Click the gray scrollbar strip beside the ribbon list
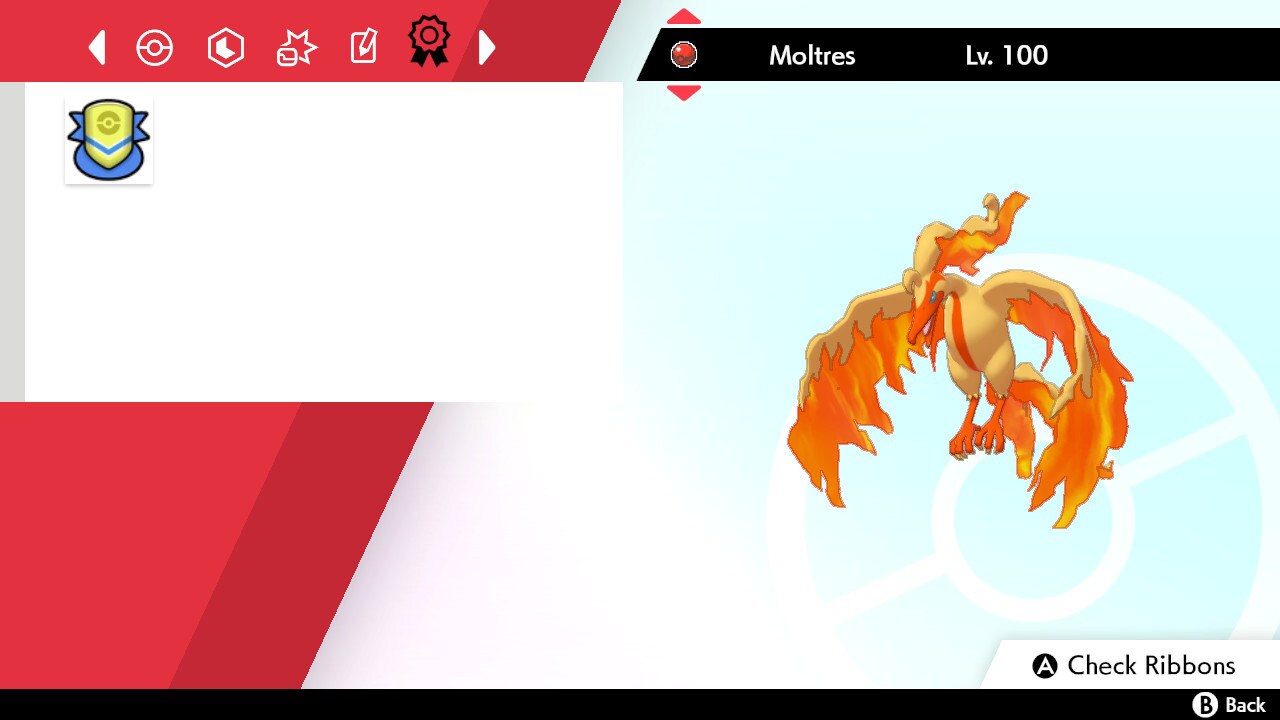The image size is (1280, 720). click(x=11, y=240)
